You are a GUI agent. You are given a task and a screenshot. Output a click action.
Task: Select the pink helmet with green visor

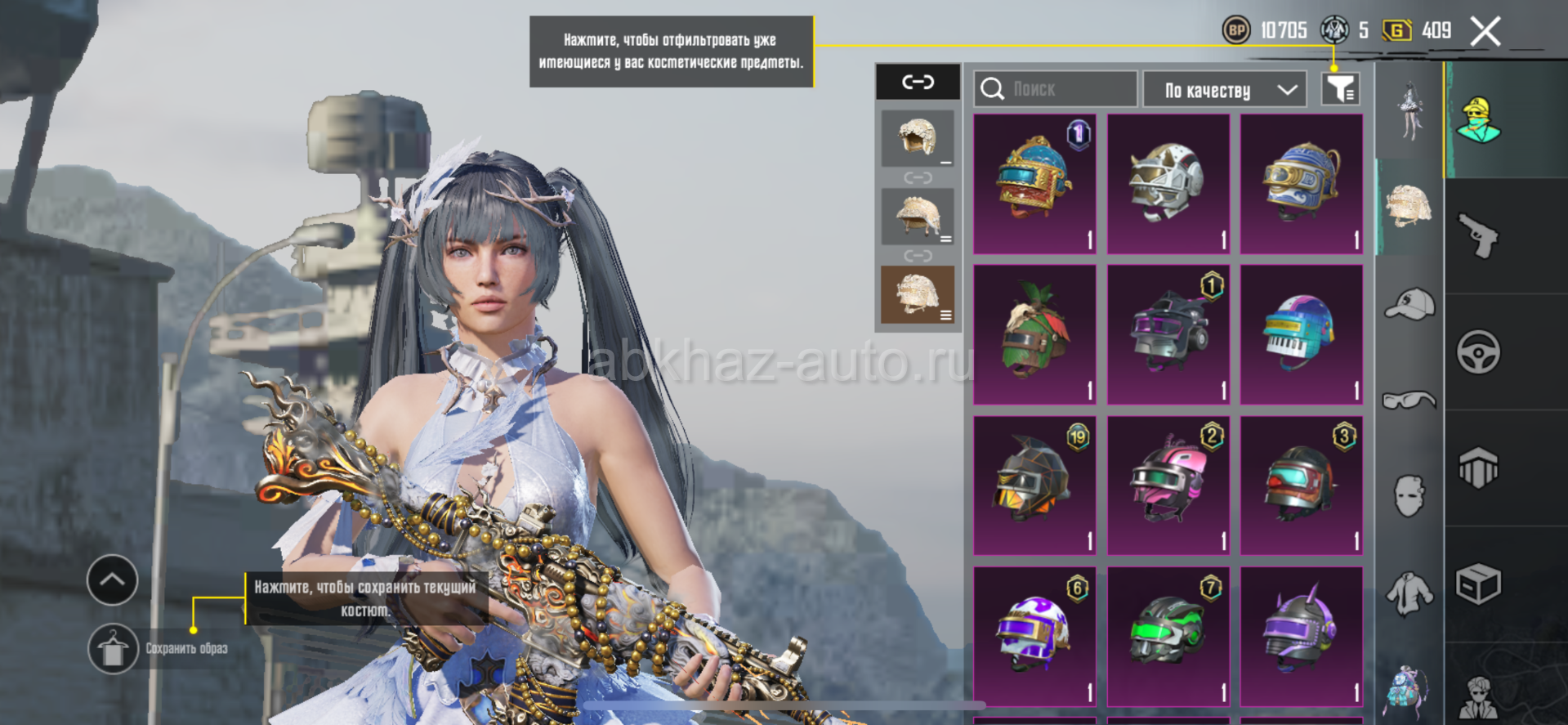(x=1168, y=485)
